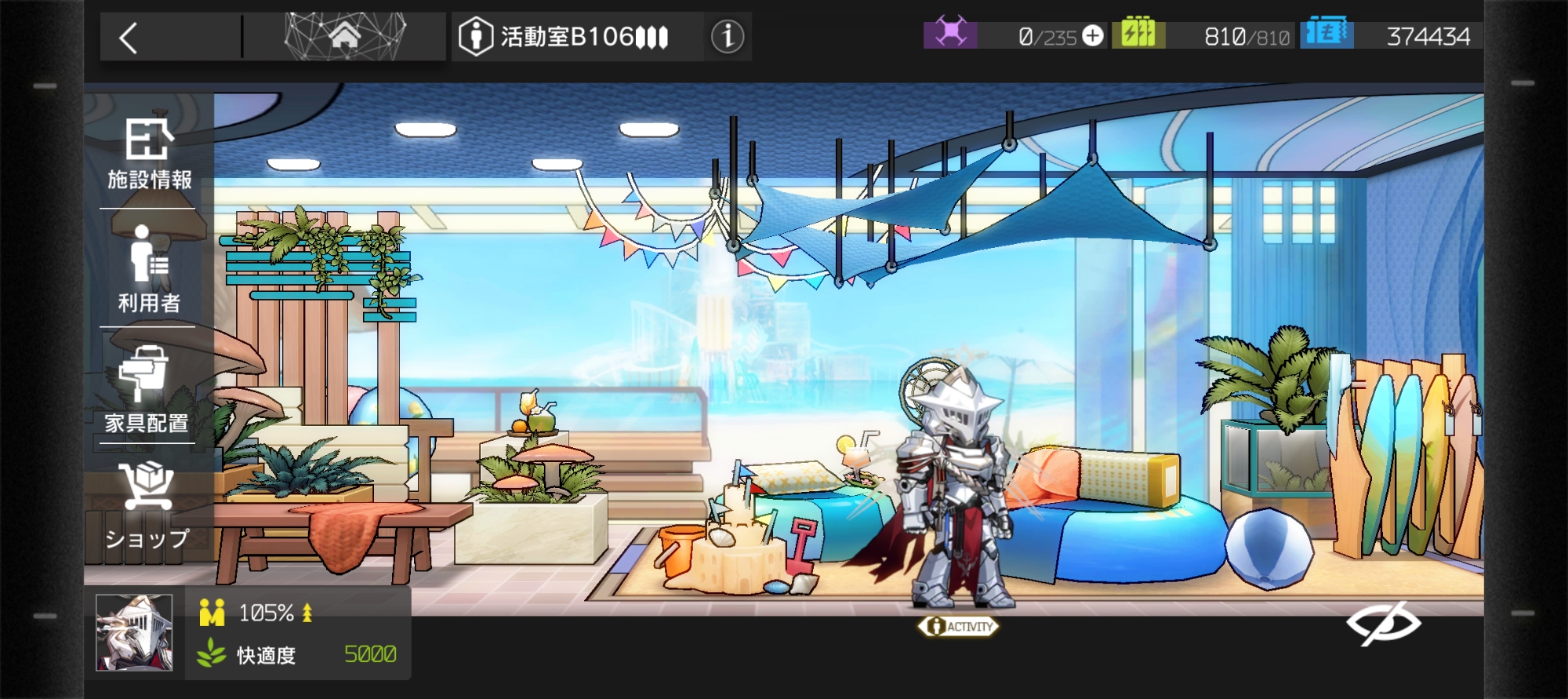The width and height of the screenshot is (1568, 699).
Task: Open 施設情報 facility info
Action: point(149,155)
